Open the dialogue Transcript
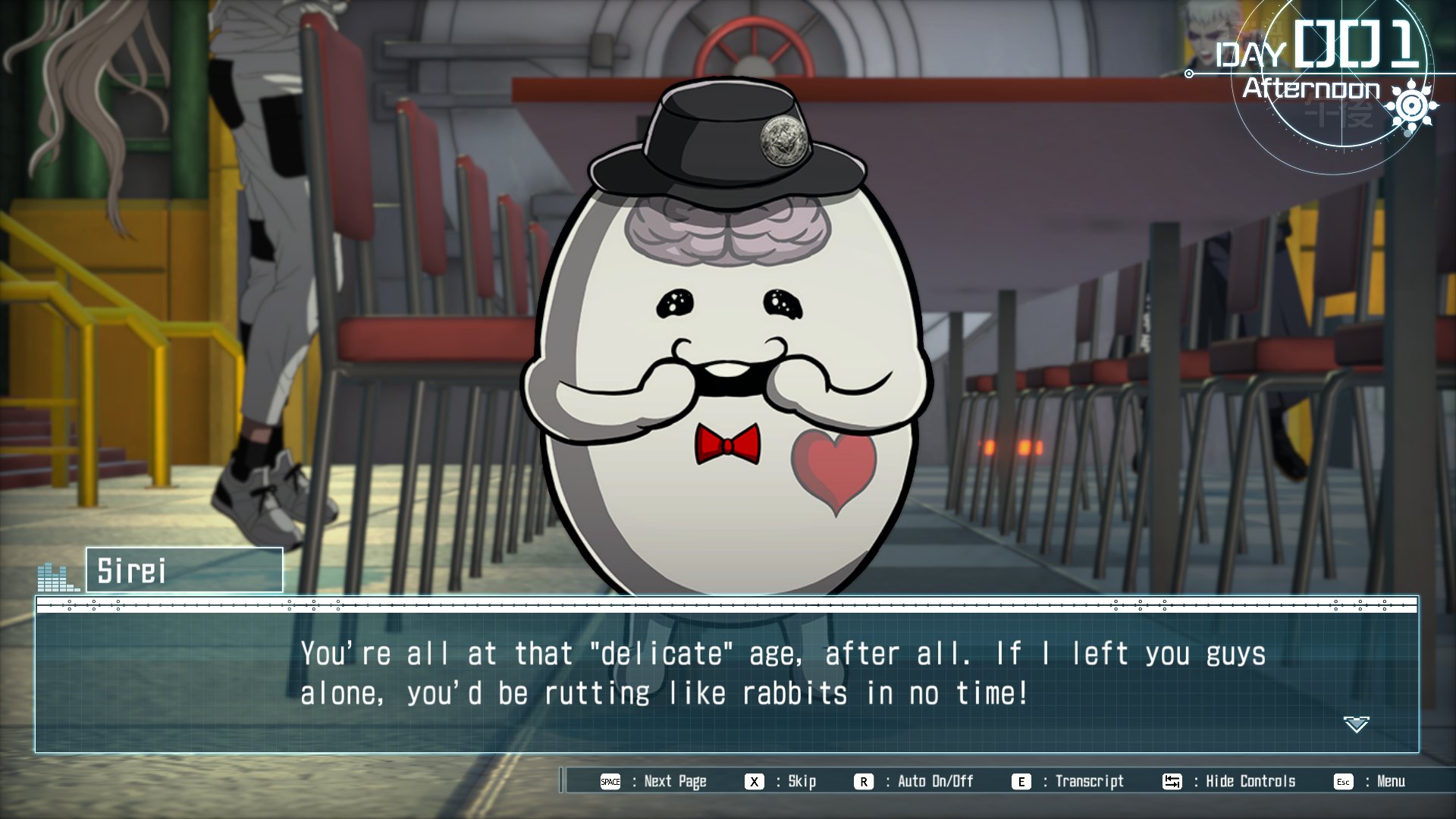Screen dimensions: 1456x819 pos(1068,781)
